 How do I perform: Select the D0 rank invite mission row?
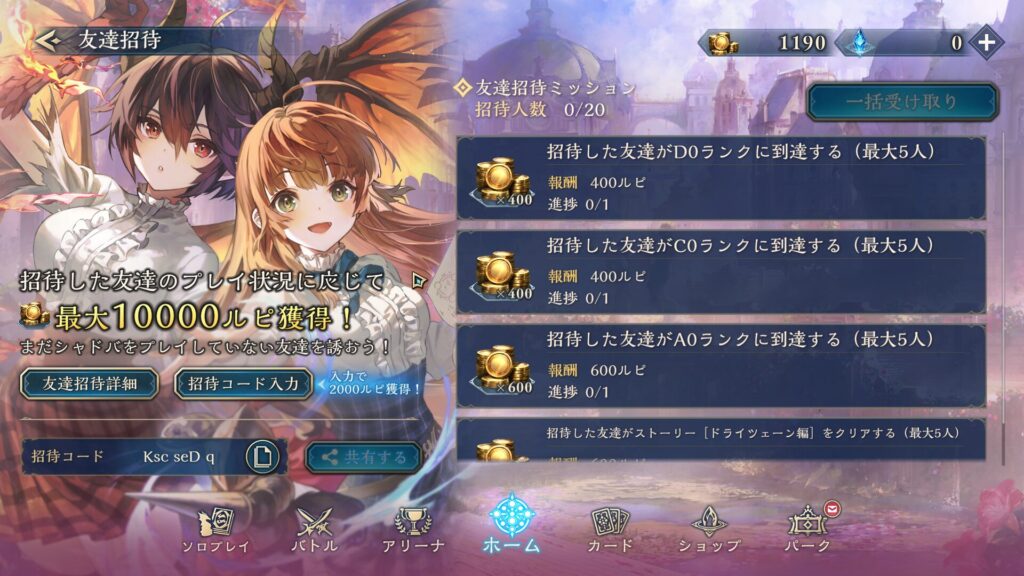(x=720, y=178)
